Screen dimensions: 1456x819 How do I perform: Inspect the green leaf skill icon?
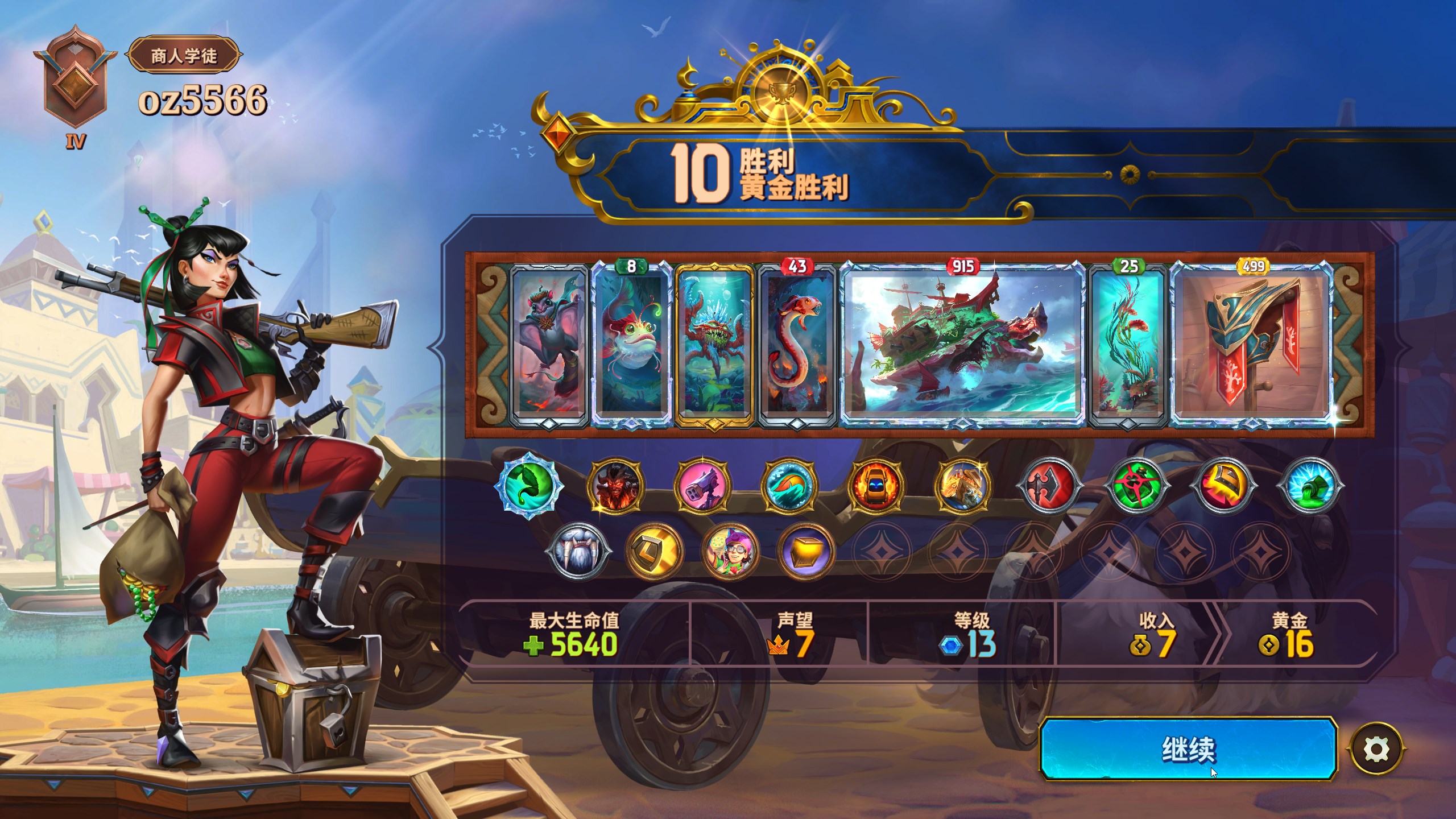pyautogui.click(x=529, y=486)
